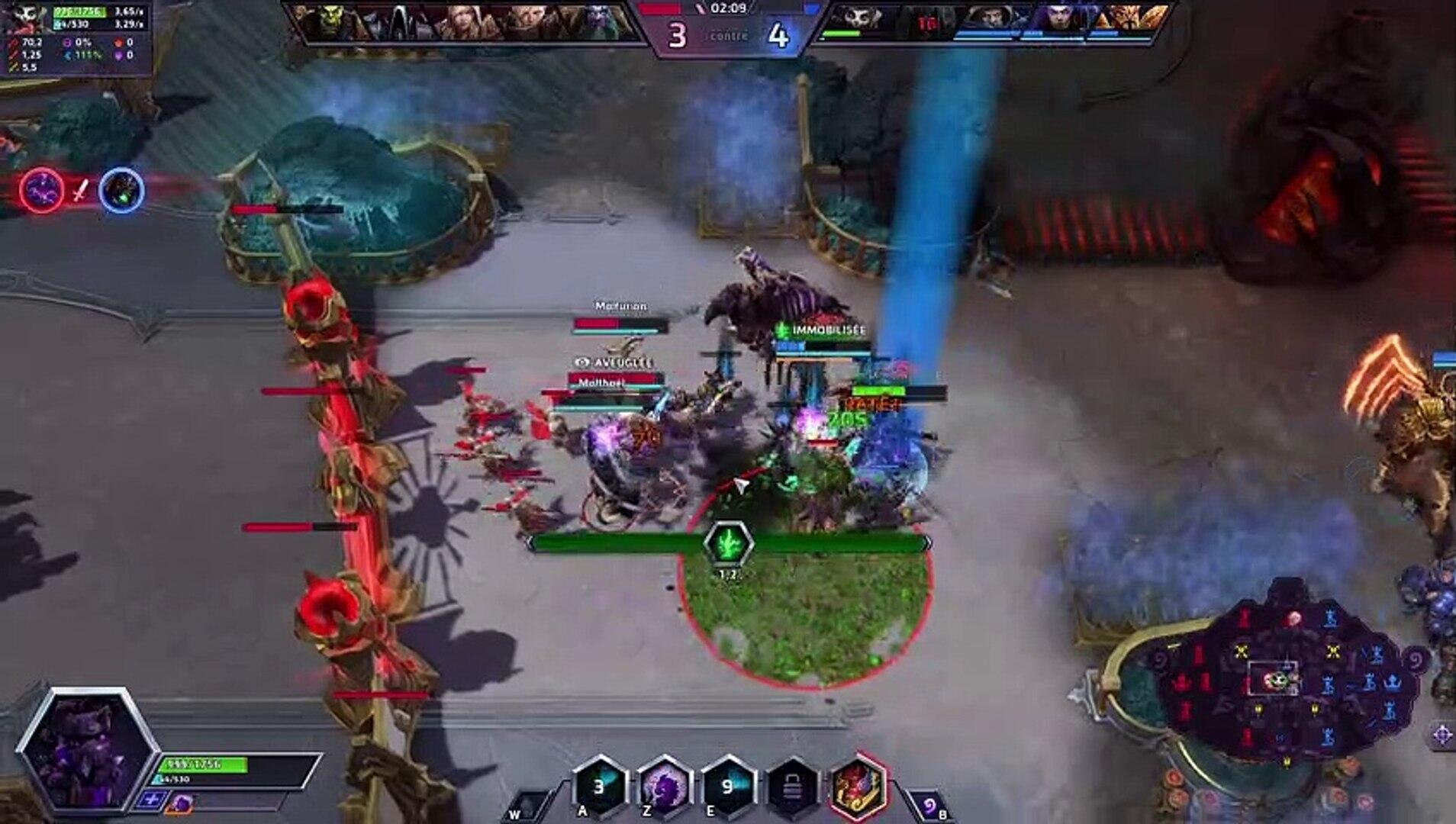Viewport: 1456px width, 824px height.
Task: Click the minimap ping button at screen edge
Action: pos(1442,735)
